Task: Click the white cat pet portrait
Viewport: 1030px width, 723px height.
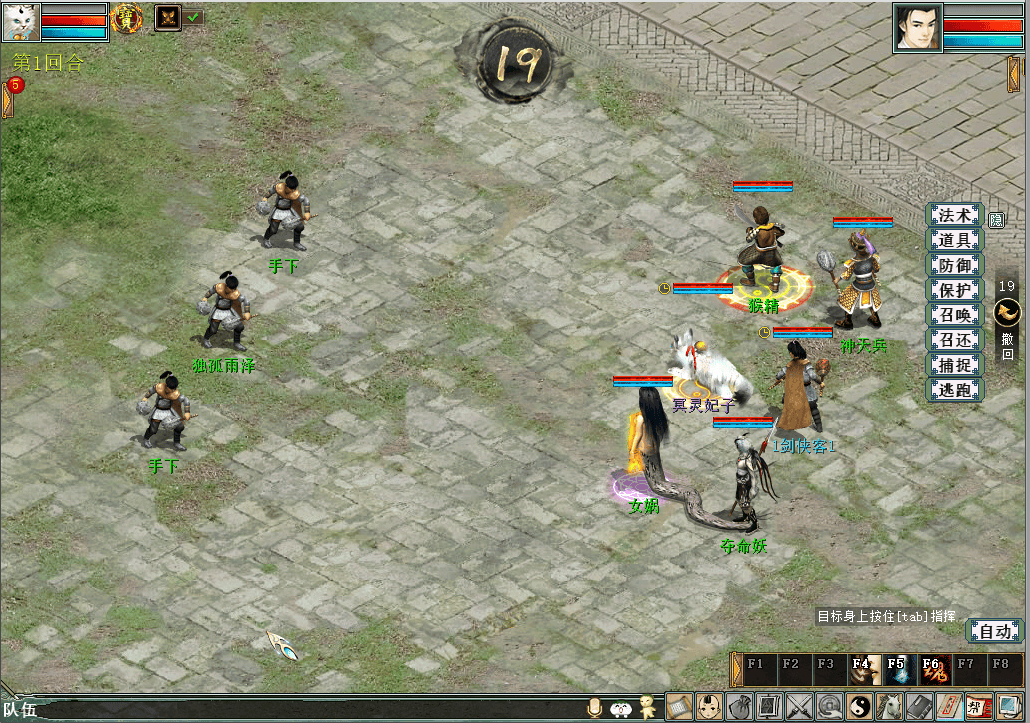Action: pyautogui.click(x=20, y=21)
